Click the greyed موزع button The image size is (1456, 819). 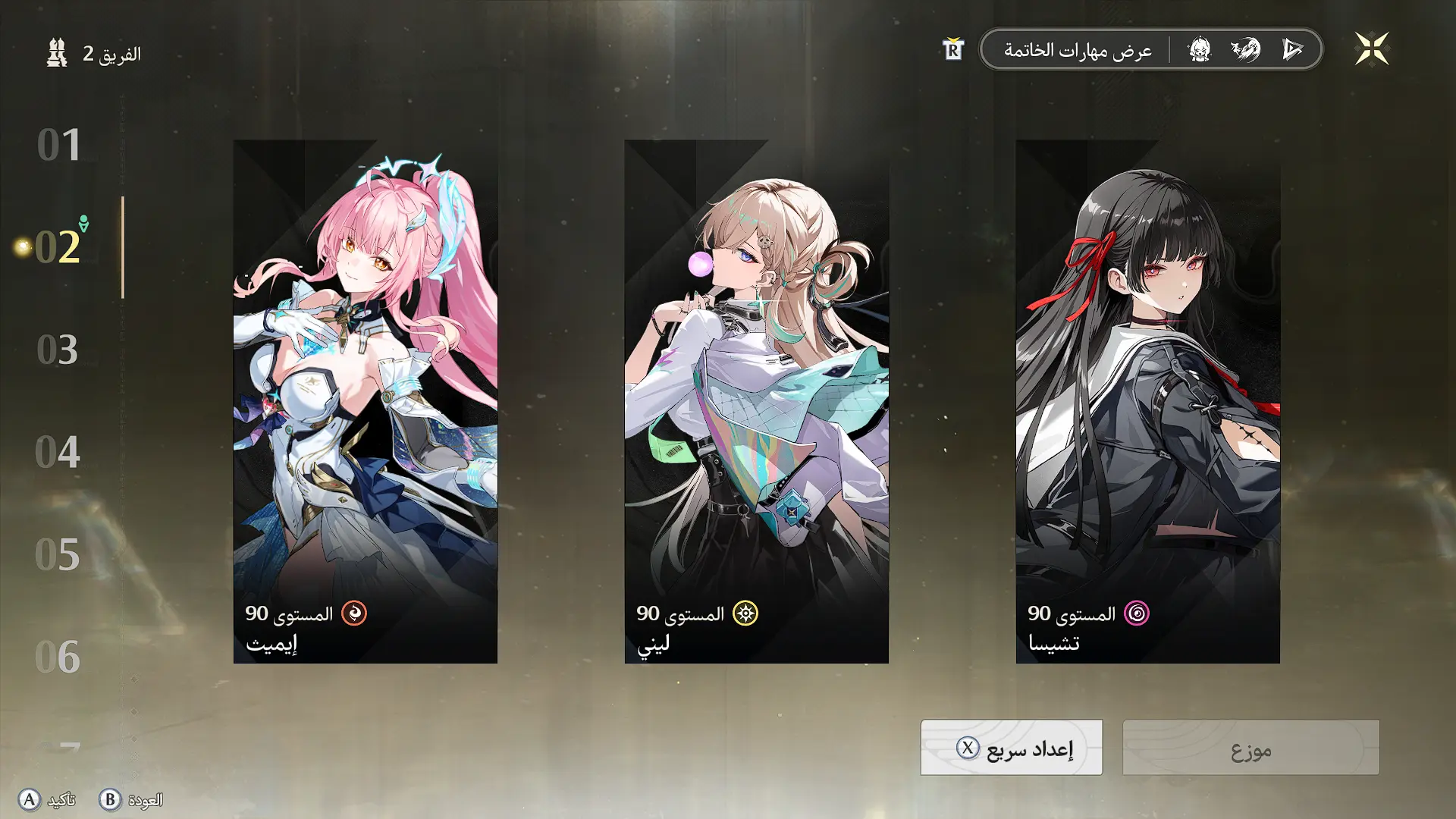(1250, 748)
